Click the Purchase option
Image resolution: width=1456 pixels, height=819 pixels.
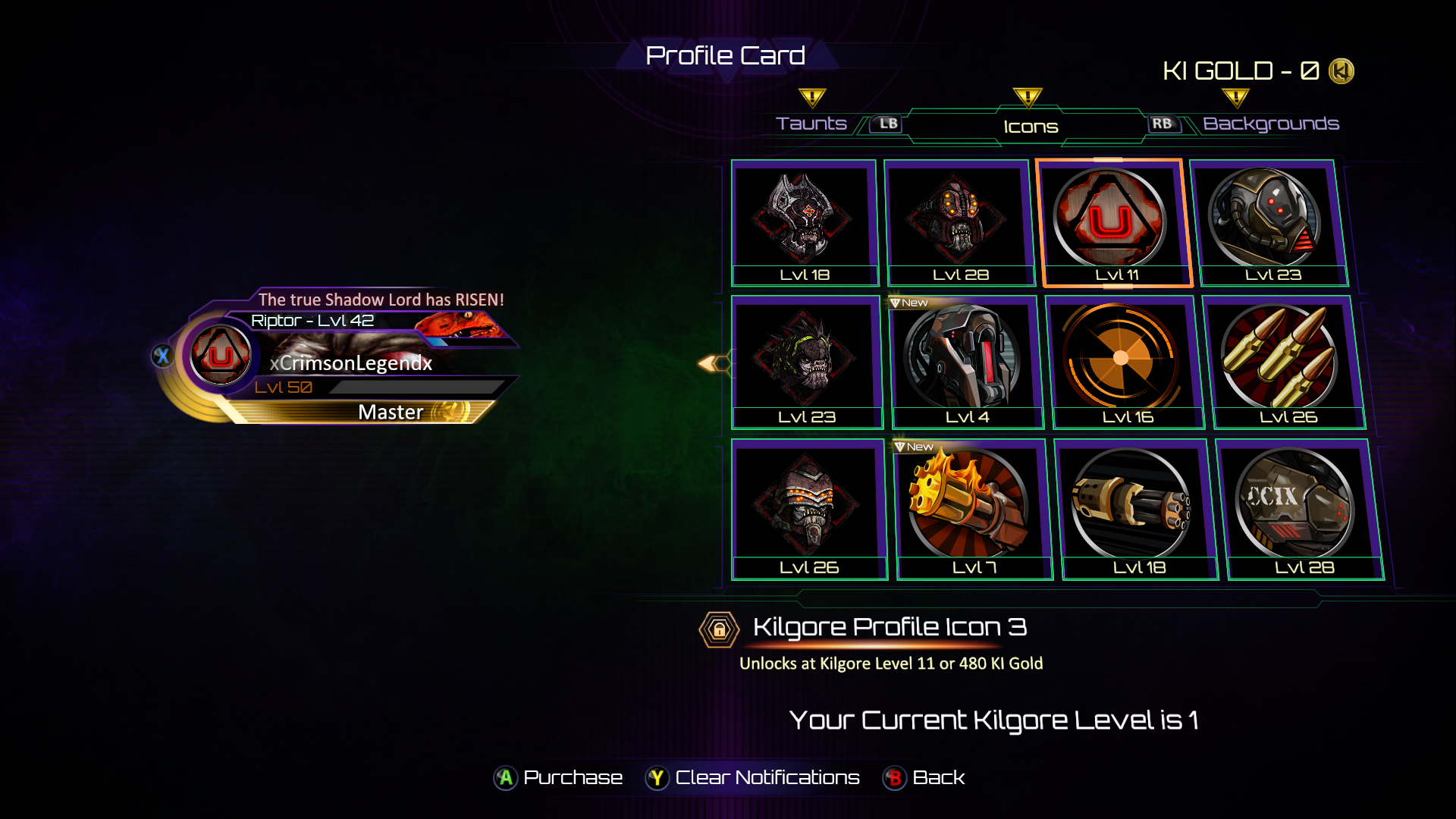(x=559, y=777)
